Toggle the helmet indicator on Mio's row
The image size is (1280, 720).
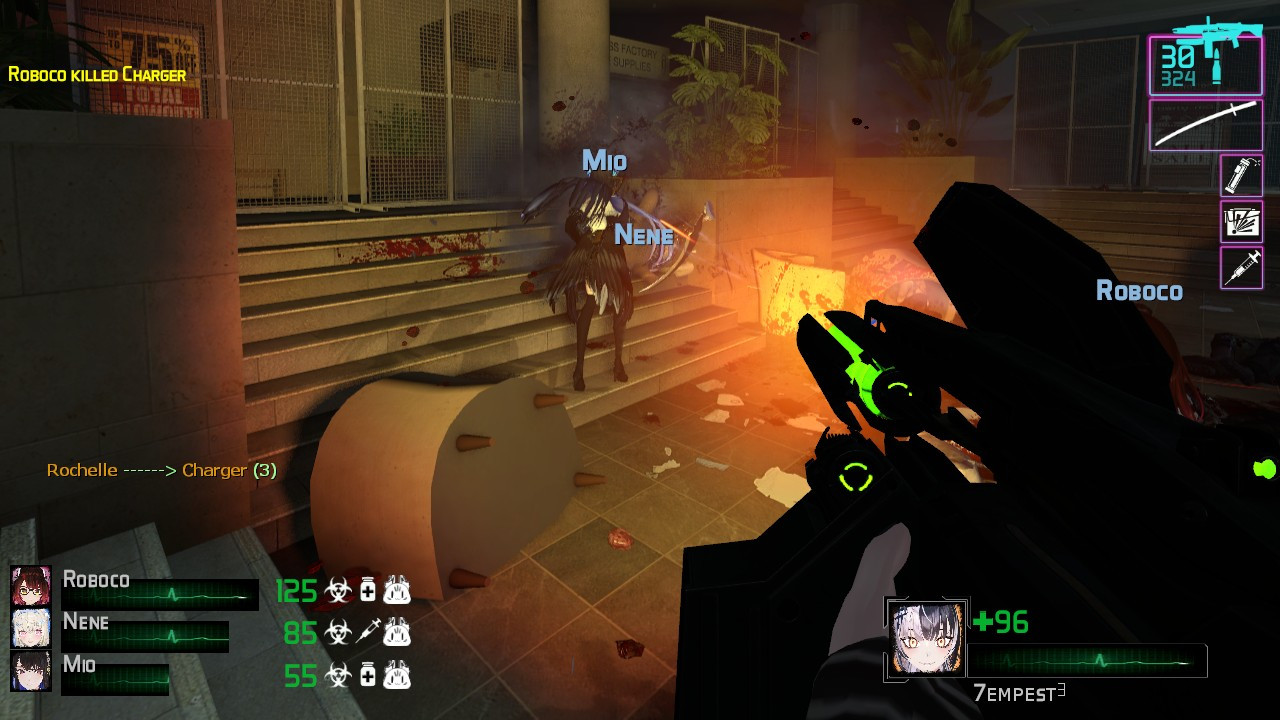pos(396,674)
